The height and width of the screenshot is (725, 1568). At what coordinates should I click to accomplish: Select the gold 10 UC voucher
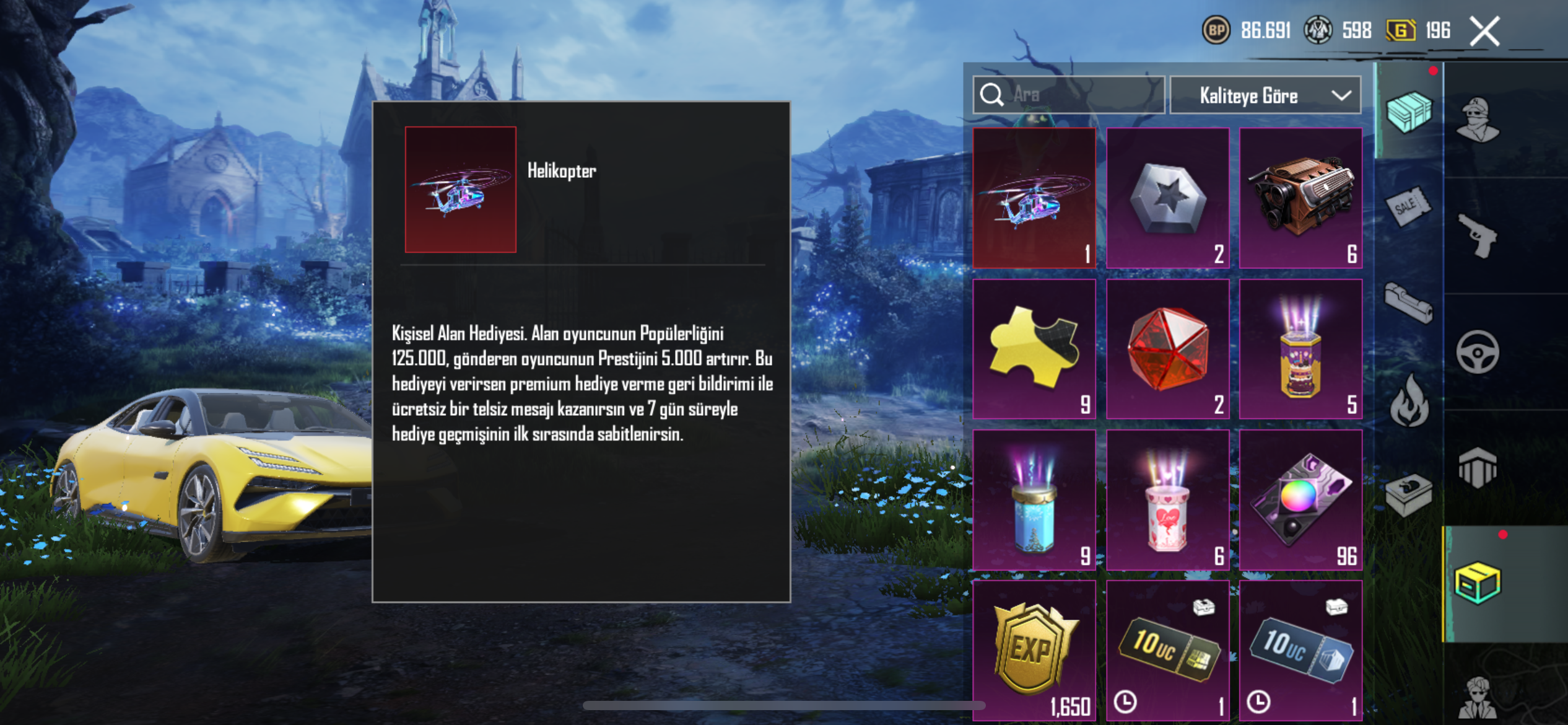pyautogui.click(x=1167, y=651)
